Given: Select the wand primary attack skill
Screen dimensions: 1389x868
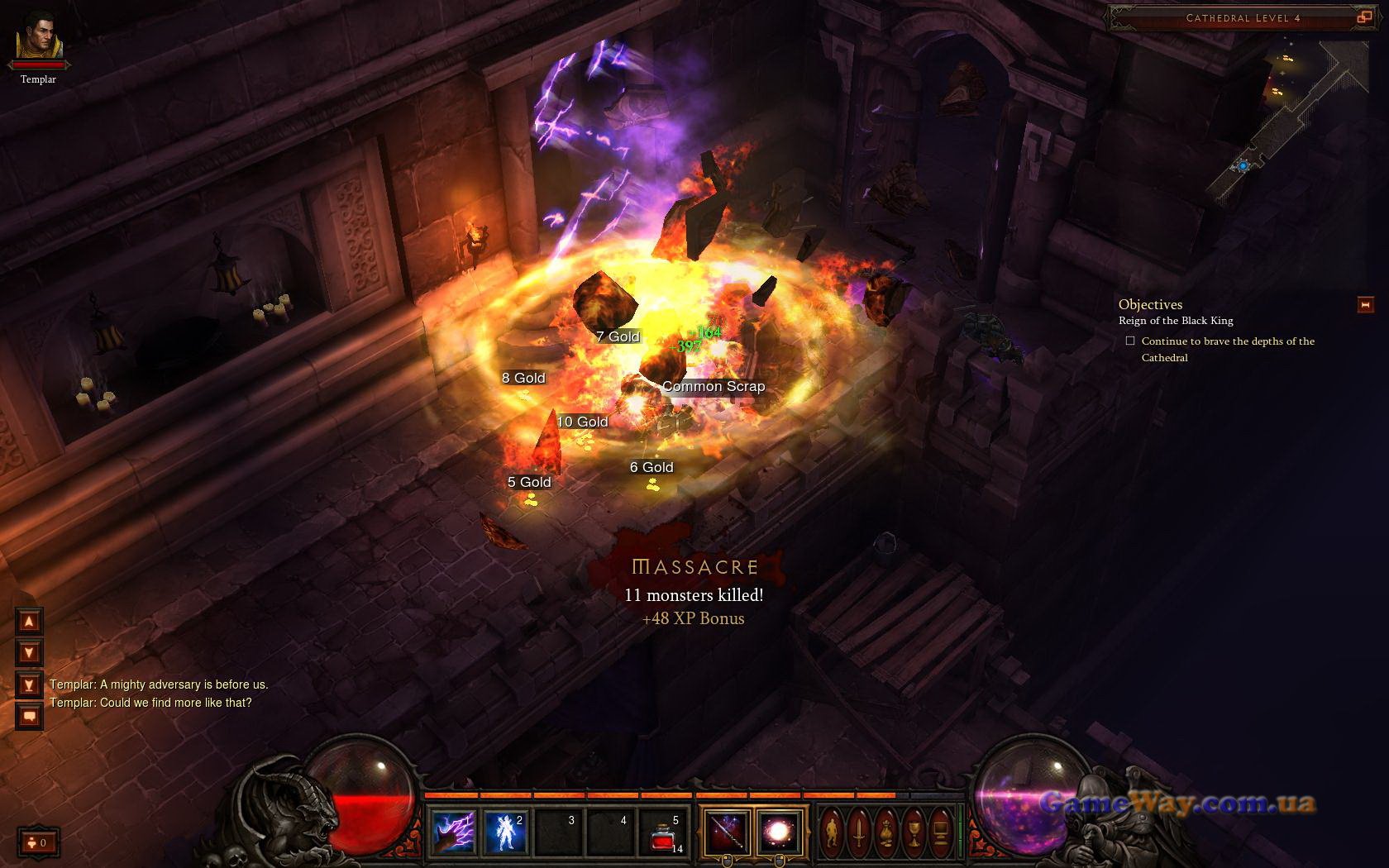Looking at the screenshot, I should (x=727, y=831).
